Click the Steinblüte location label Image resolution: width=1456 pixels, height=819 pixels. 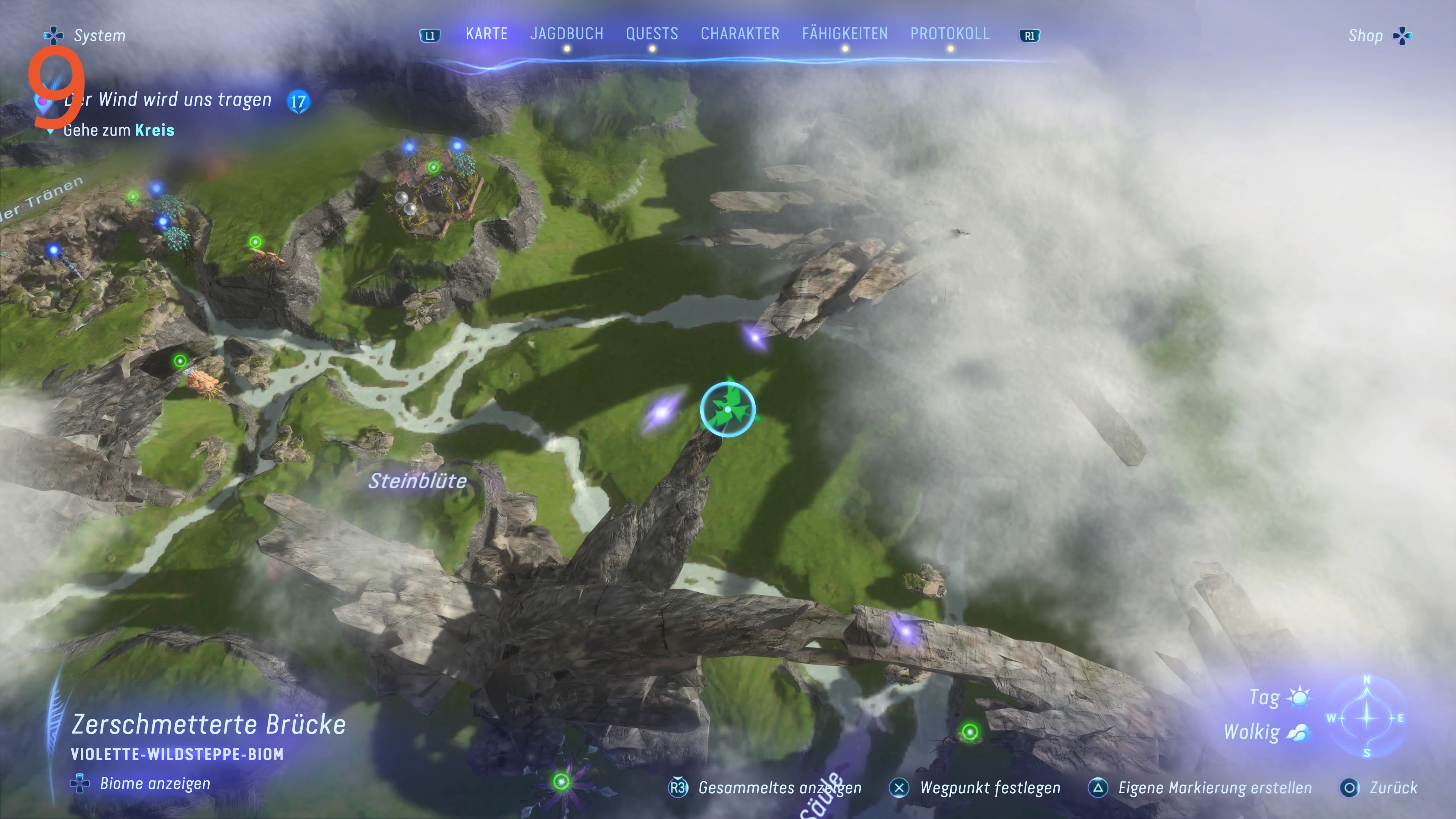coord(418,482)
